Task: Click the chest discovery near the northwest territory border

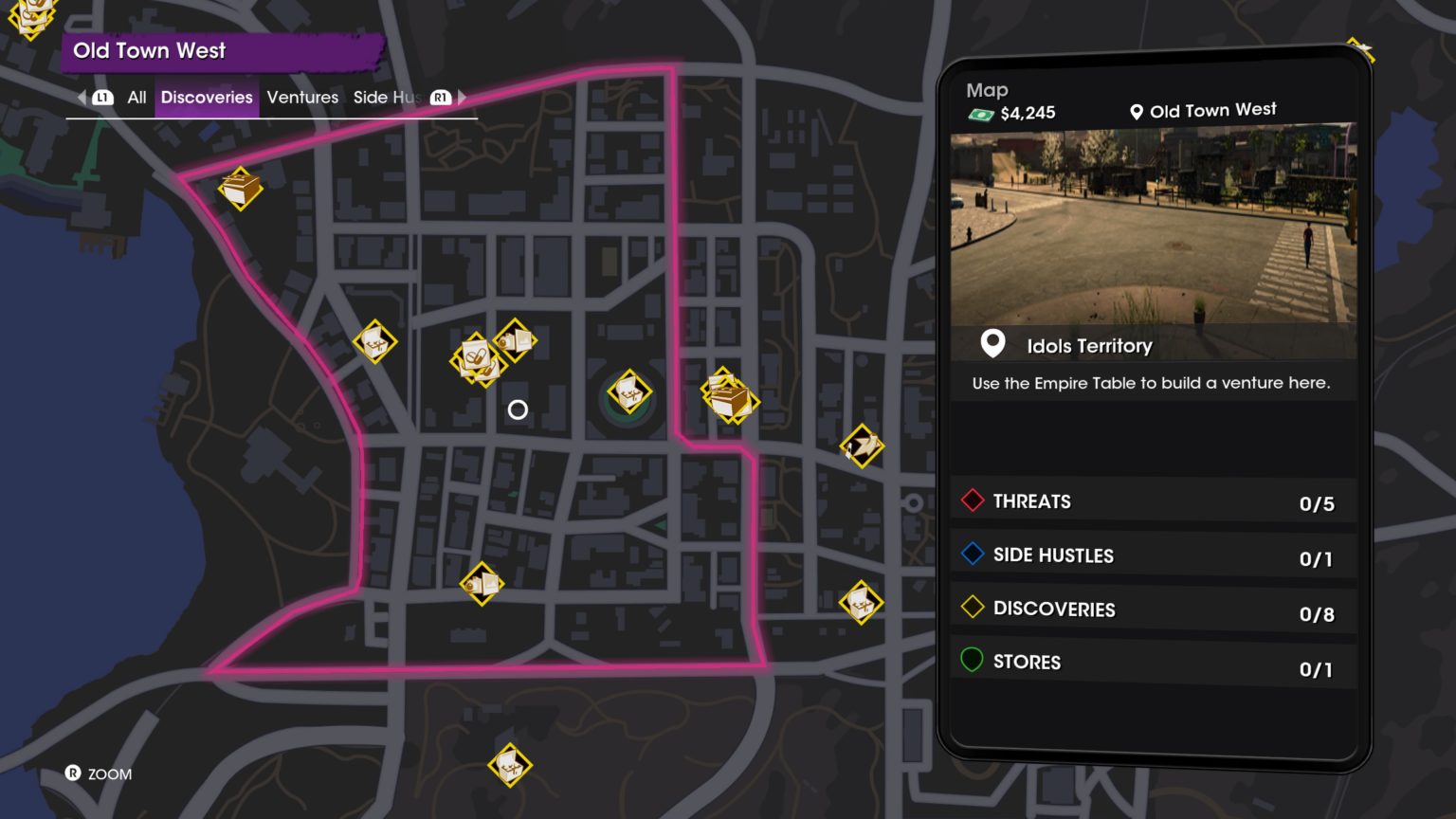Action: 238,189
